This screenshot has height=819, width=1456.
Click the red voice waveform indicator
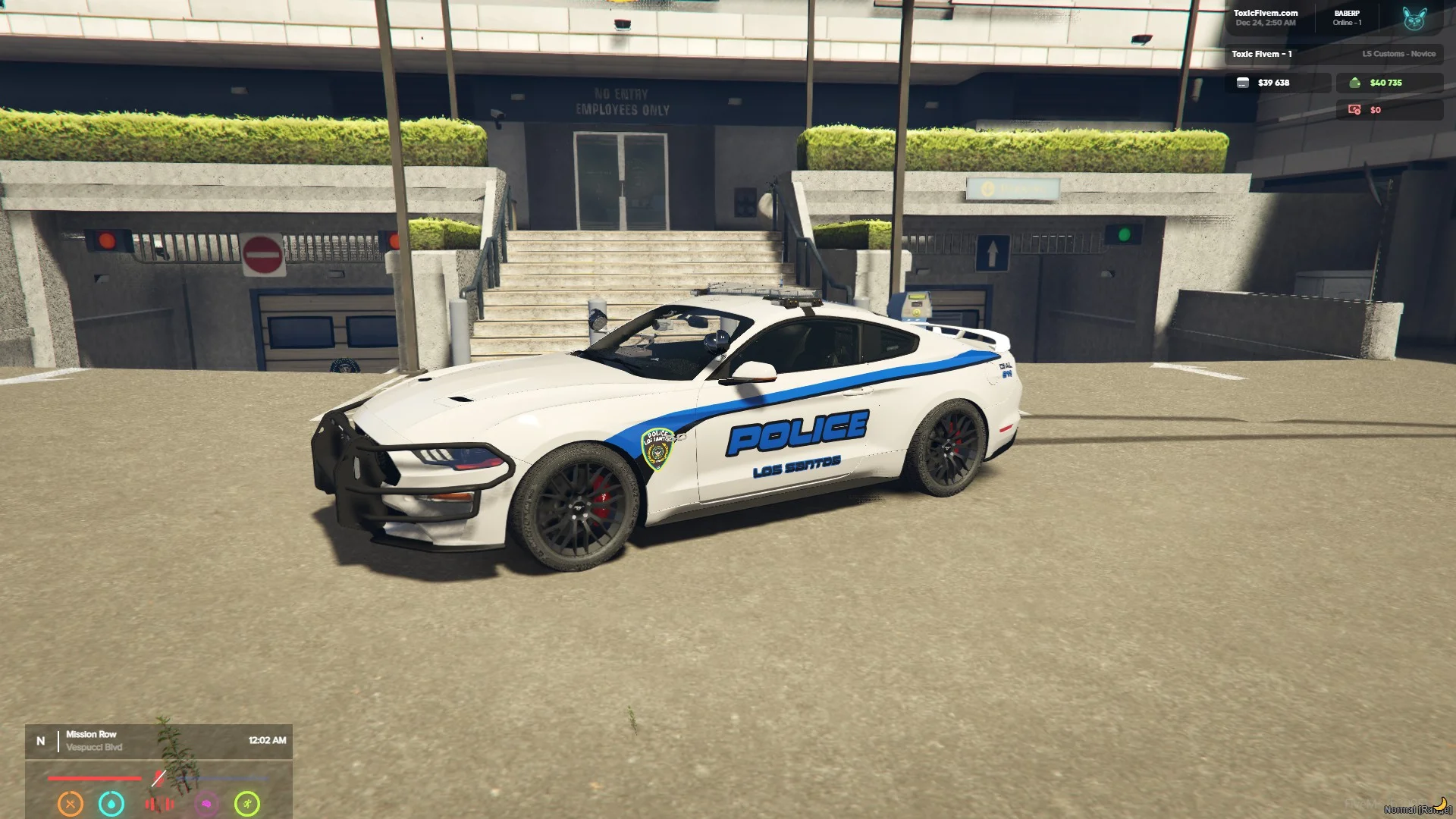[159, 804]
